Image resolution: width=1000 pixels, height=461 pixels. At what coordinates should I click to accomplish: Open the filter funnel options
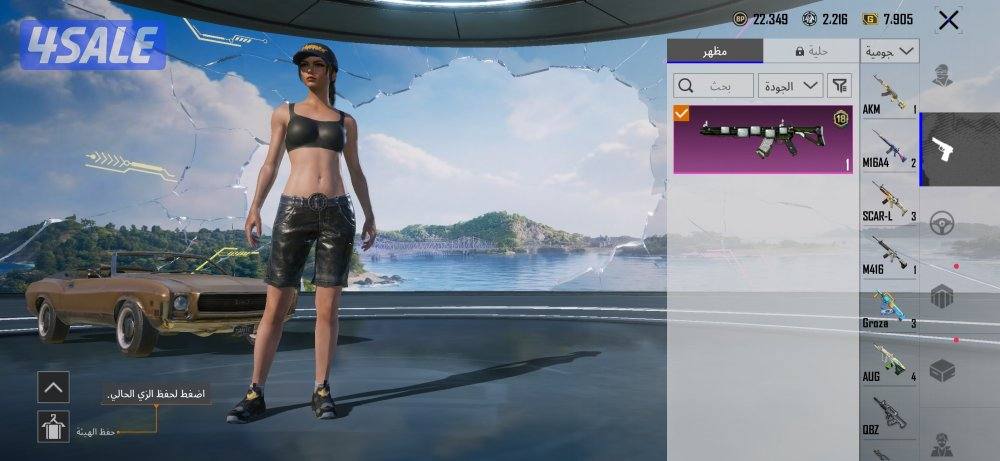click(x=839, y=86)
